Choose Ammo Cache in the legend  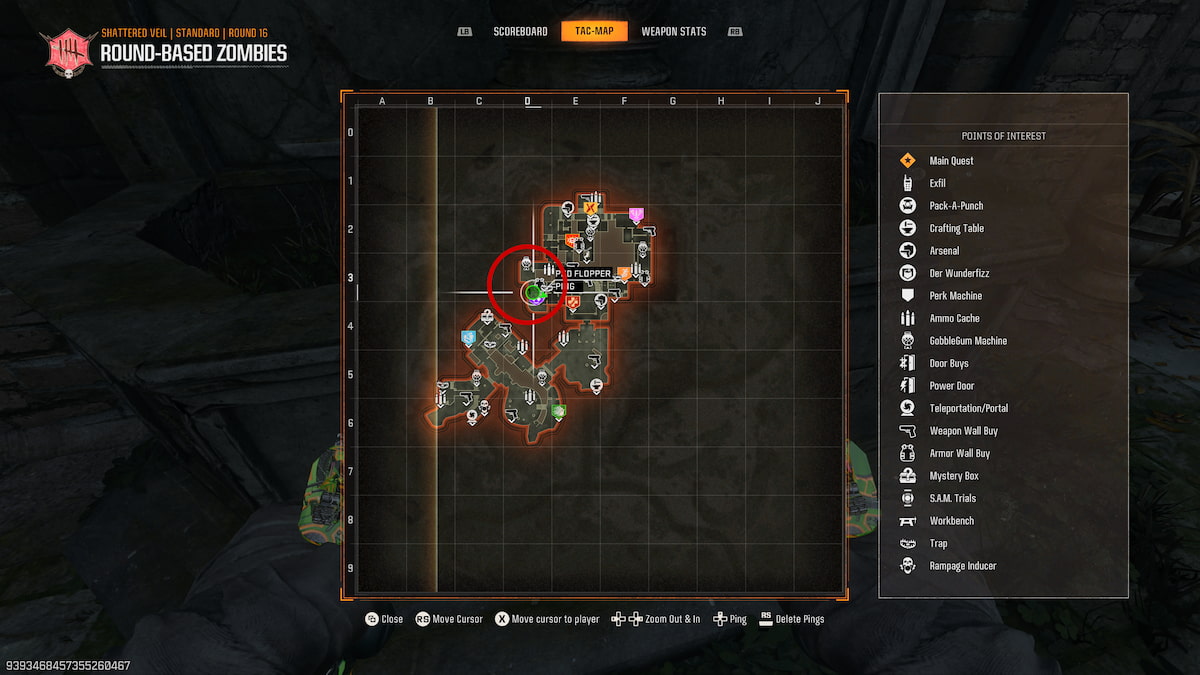click(x=954, y=318)
